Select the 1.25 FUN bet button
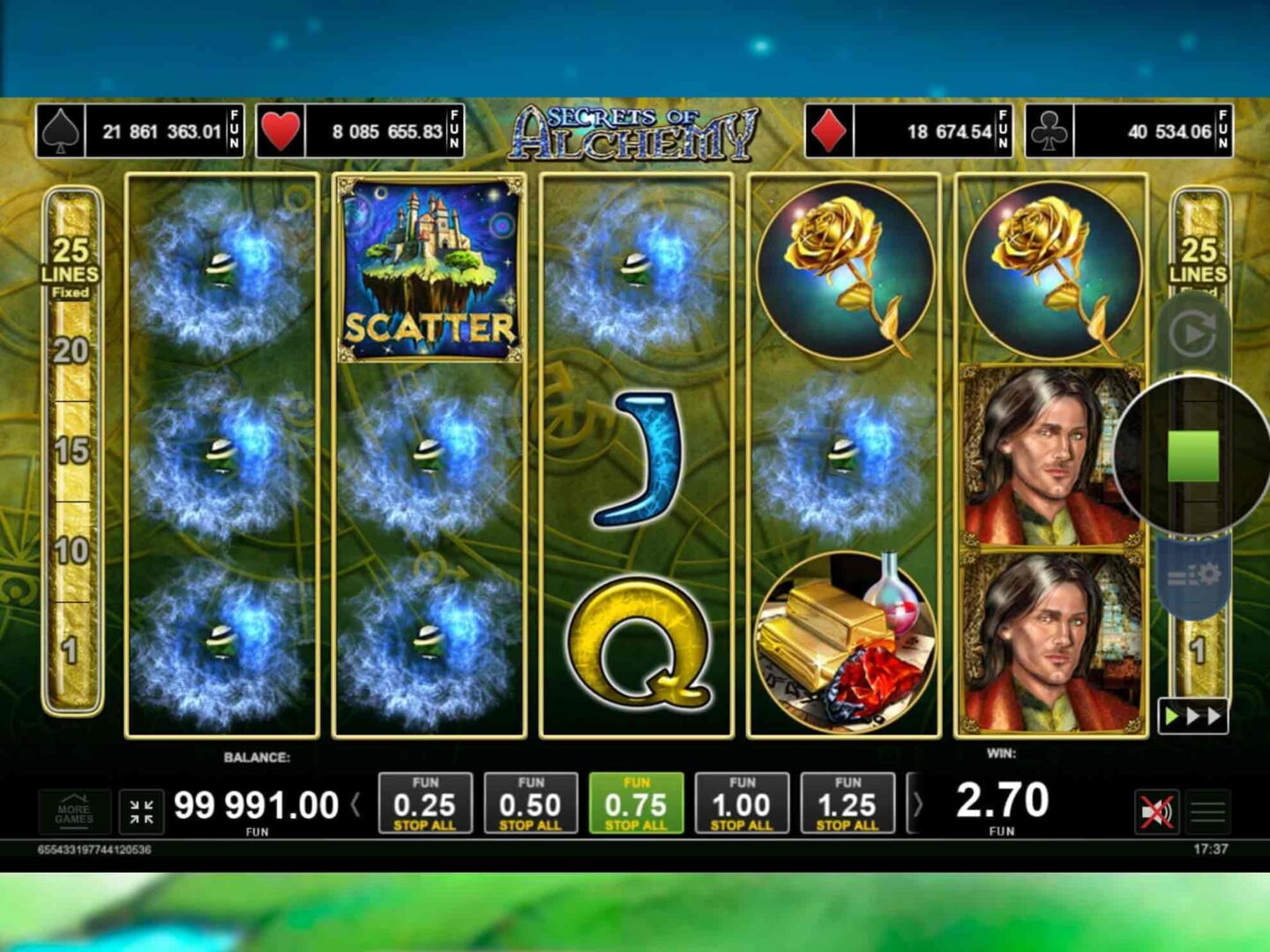The image size is (1270, 952). click(x=848, y=803)
